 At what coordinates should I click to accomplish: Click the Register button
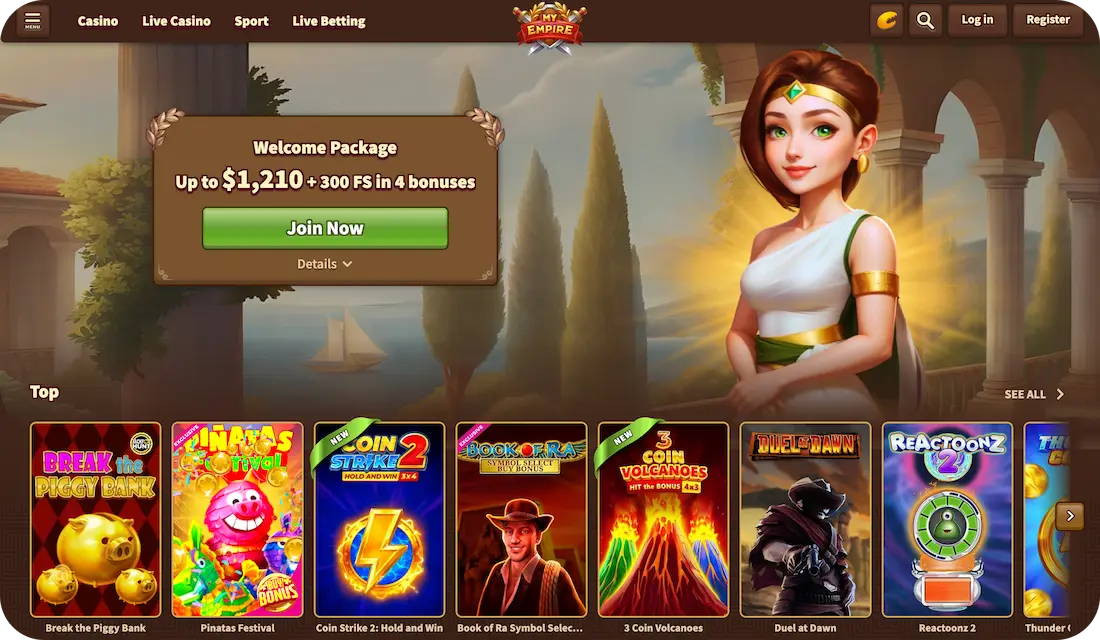click(x=1048, y=20)
